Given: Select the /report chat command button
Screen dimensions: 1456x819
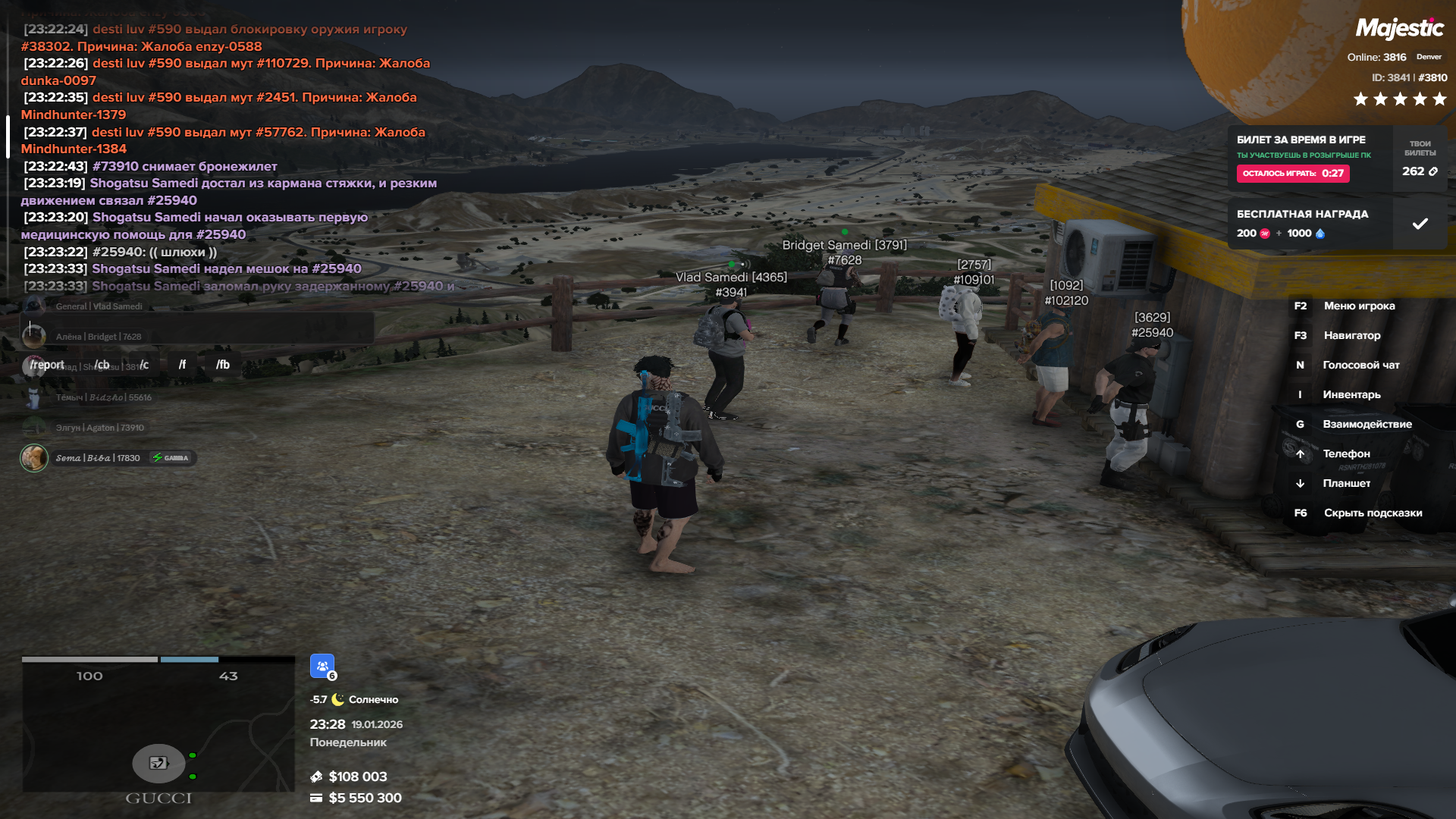Looking at the screenshot, I should pyautogui.click(x=47, y=365).
